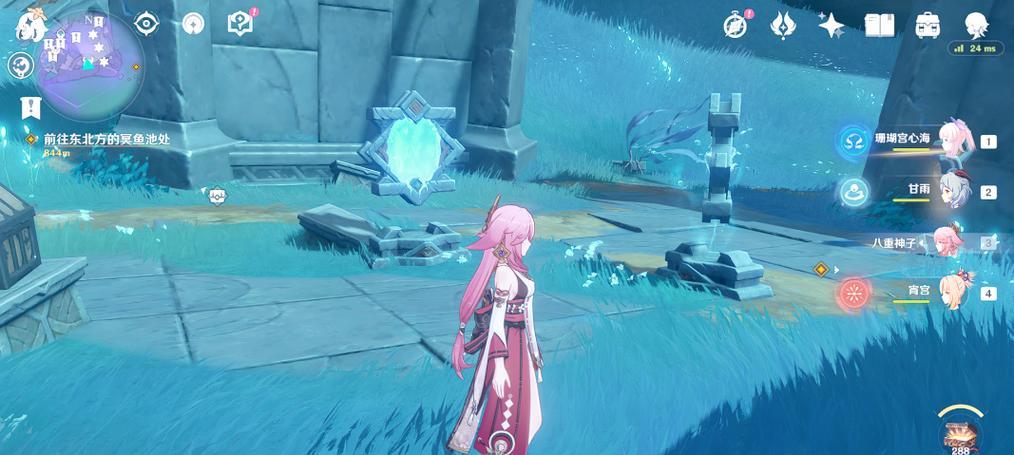
Task: Open the winged battle pass icon
Action: point(783,26)
